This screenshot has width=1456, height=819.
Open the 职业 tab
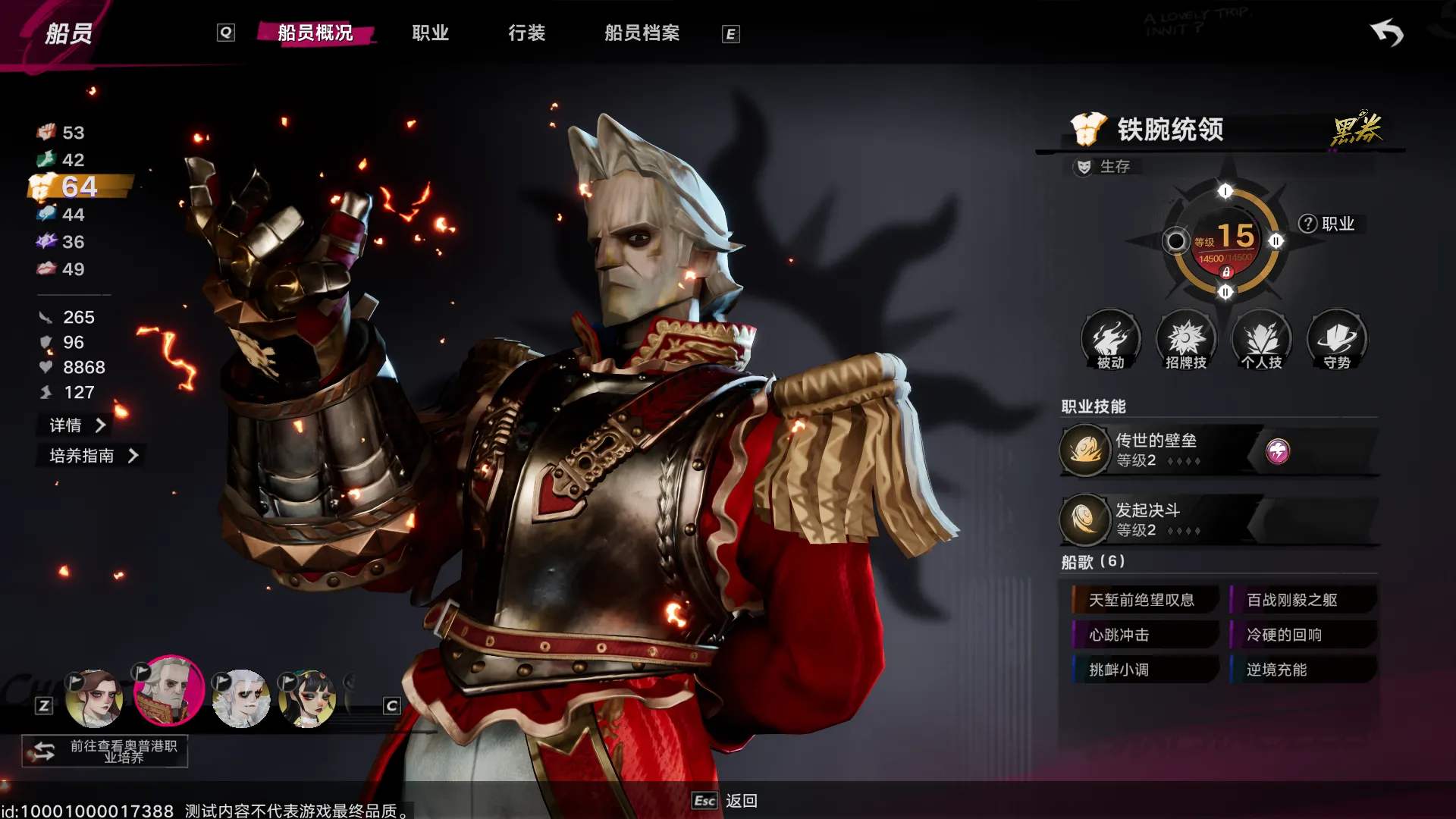coord(431,33)
